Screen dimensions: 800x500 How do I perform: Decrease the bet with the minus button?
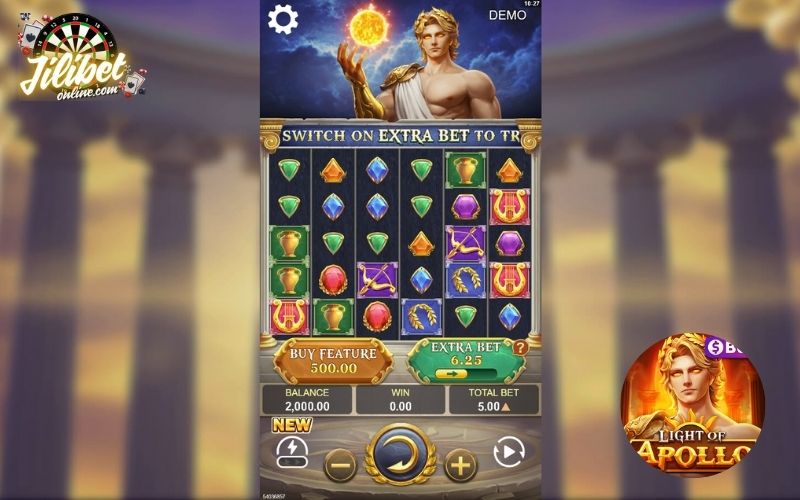pyautogui.click(x=341, y=464)
